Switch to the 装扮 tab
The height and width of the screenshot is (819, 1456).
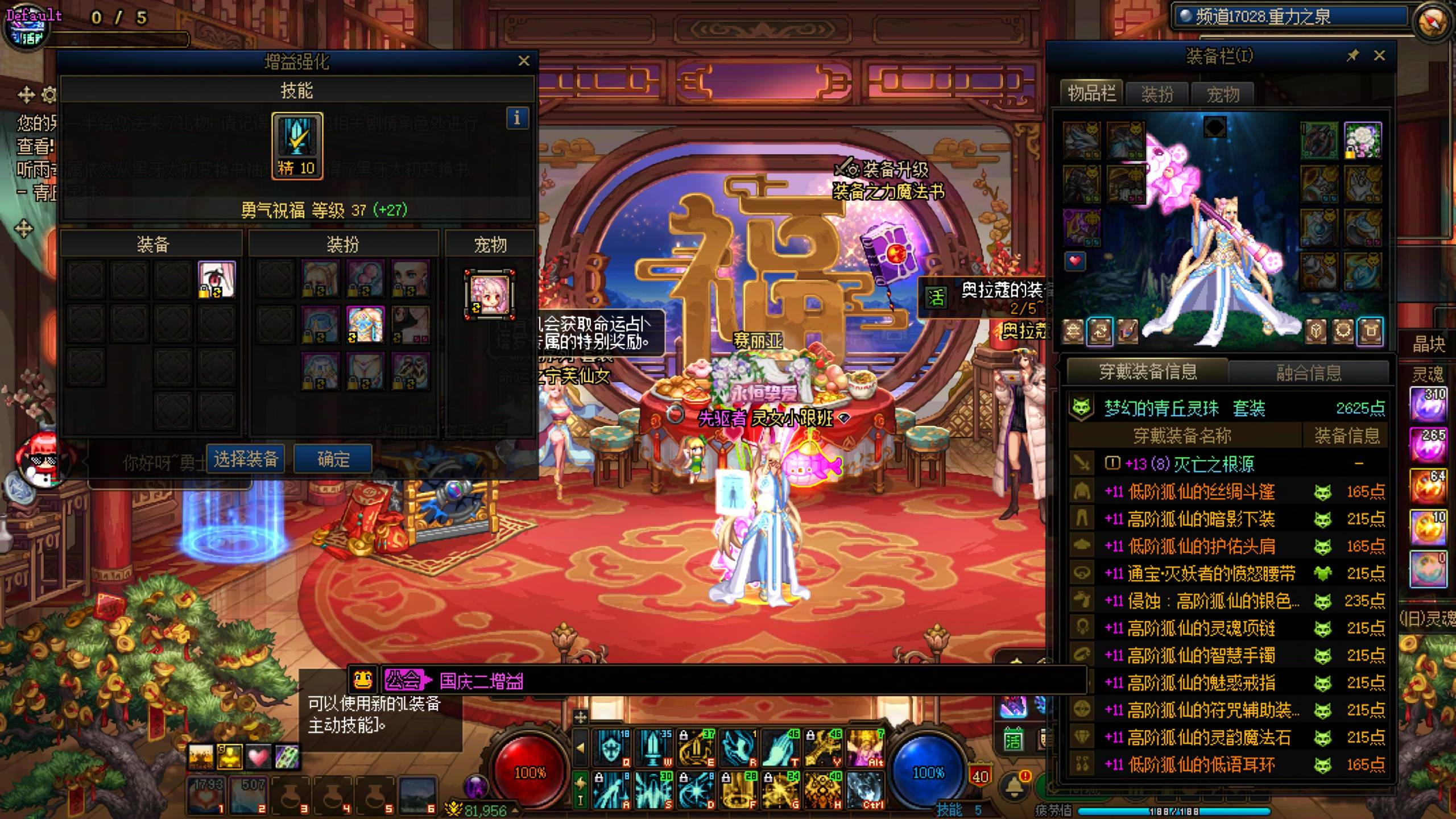point(1157,94)
